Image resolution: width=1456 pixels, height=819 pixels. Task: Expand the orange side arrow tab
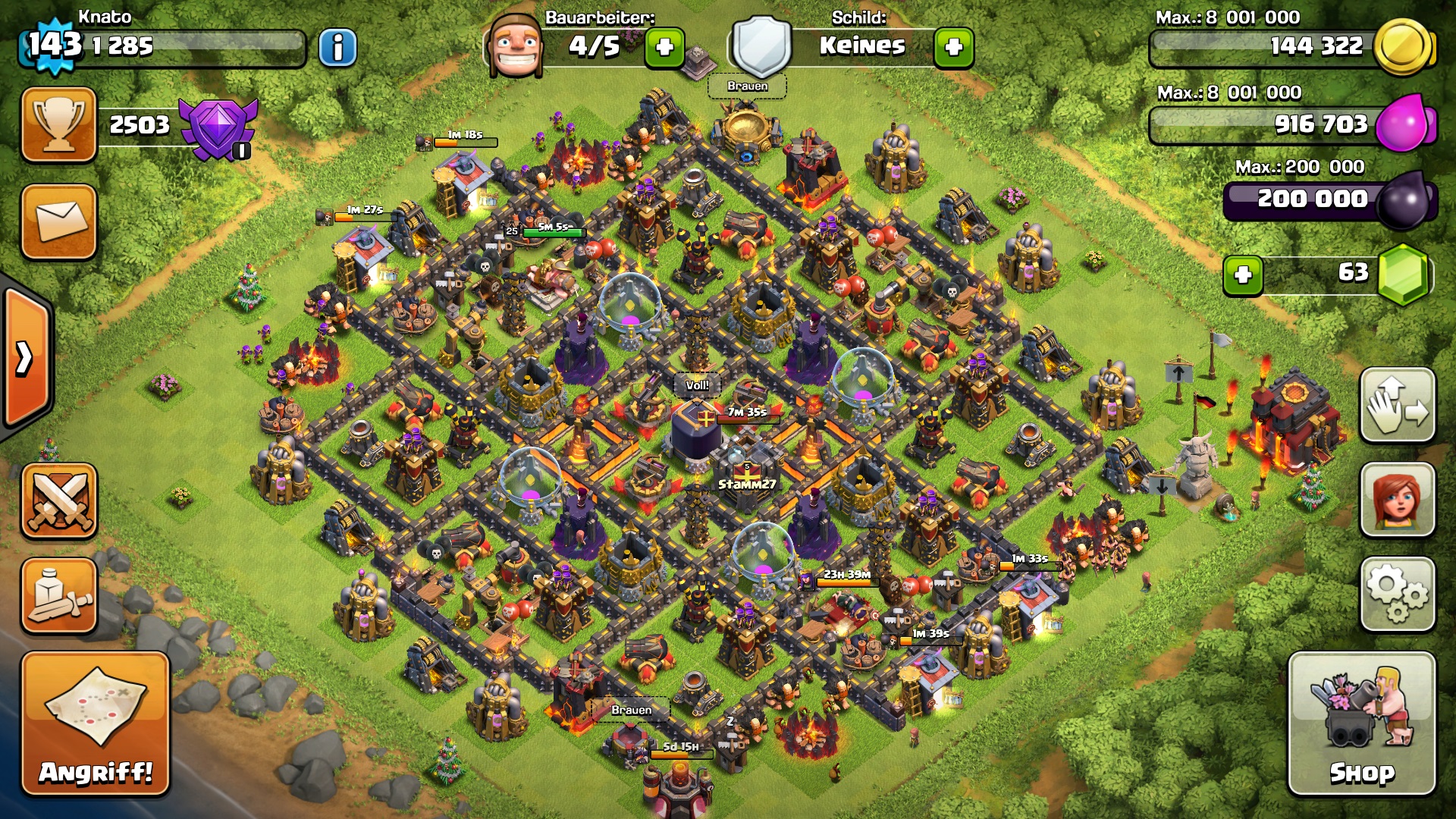(x=26, y=358)
